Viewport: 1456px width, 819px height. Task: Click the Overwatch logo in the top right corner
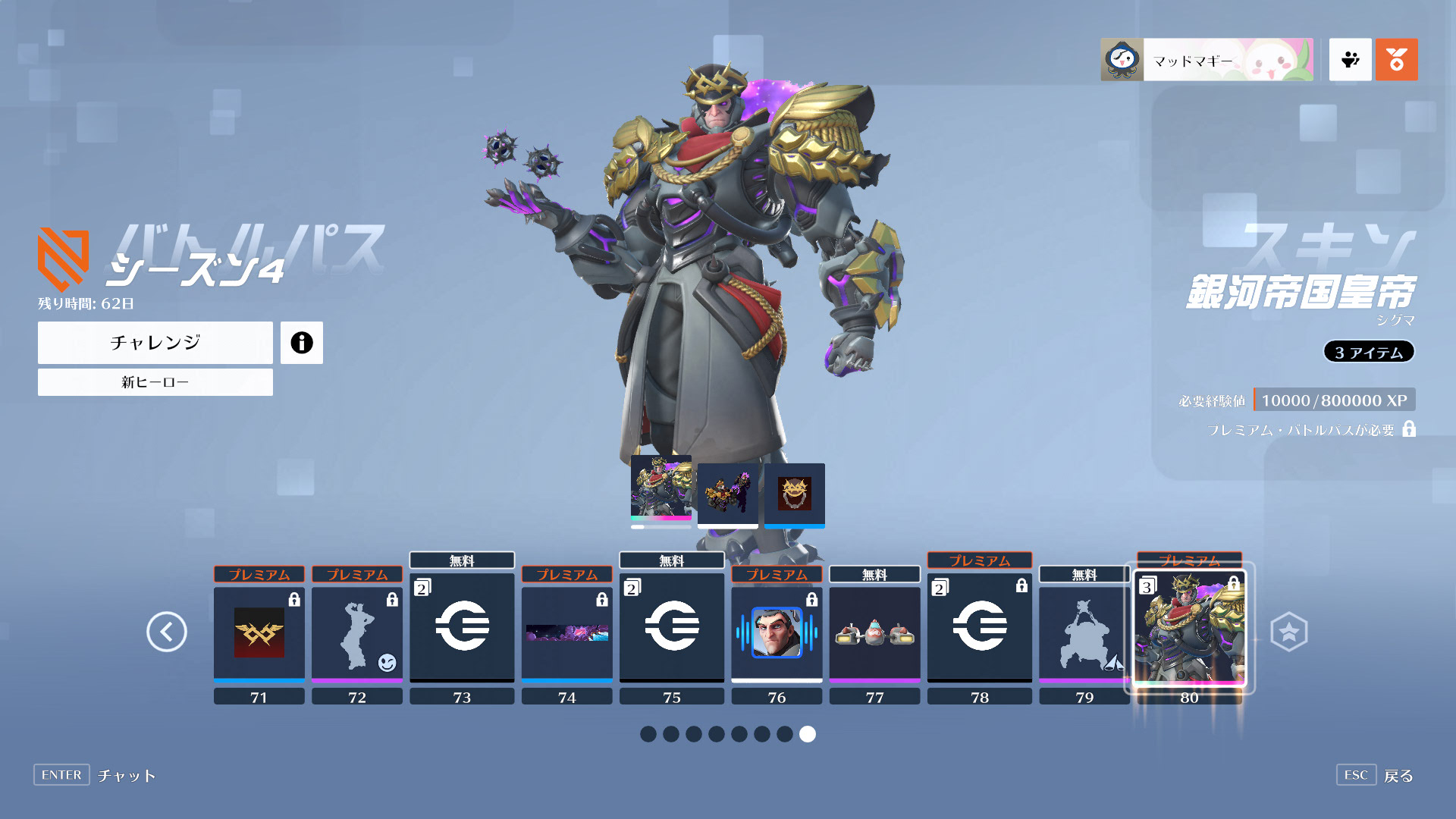tap(1396, 60)
